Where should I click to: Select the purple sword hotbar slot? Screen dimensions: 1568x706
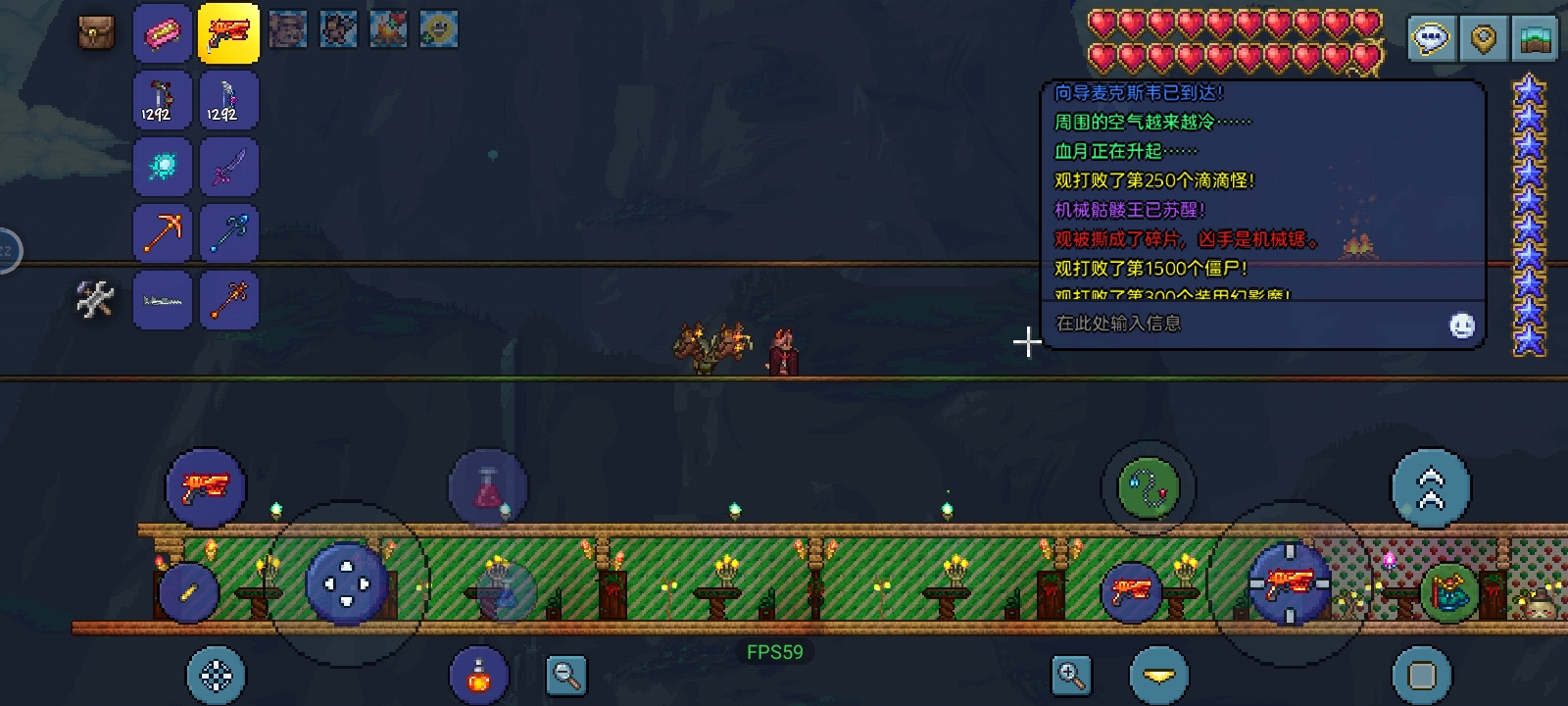tap(228, 166)
